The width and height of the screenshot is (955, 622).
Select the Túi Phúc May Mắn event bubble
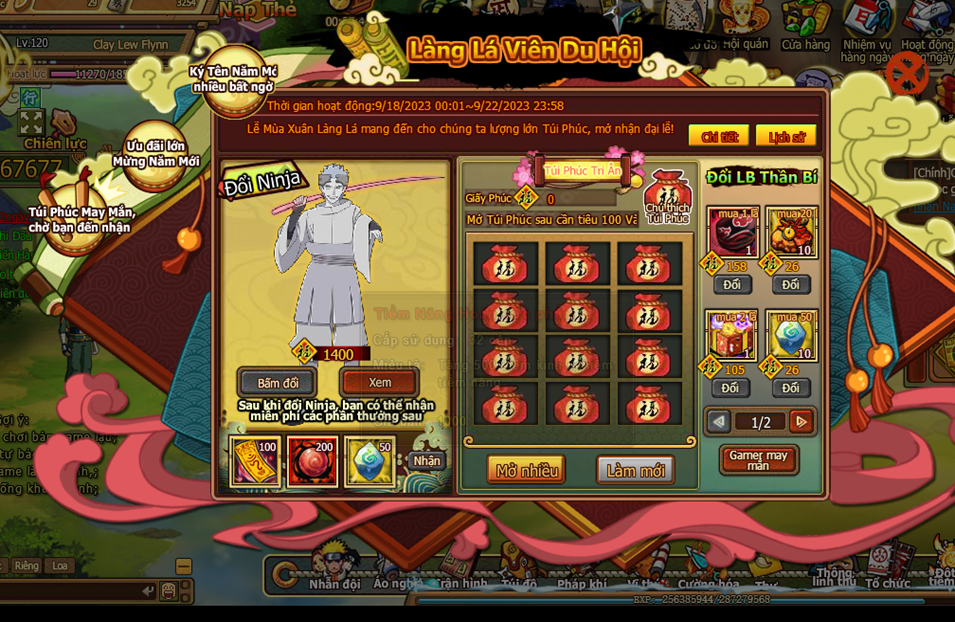coord(78,216)
